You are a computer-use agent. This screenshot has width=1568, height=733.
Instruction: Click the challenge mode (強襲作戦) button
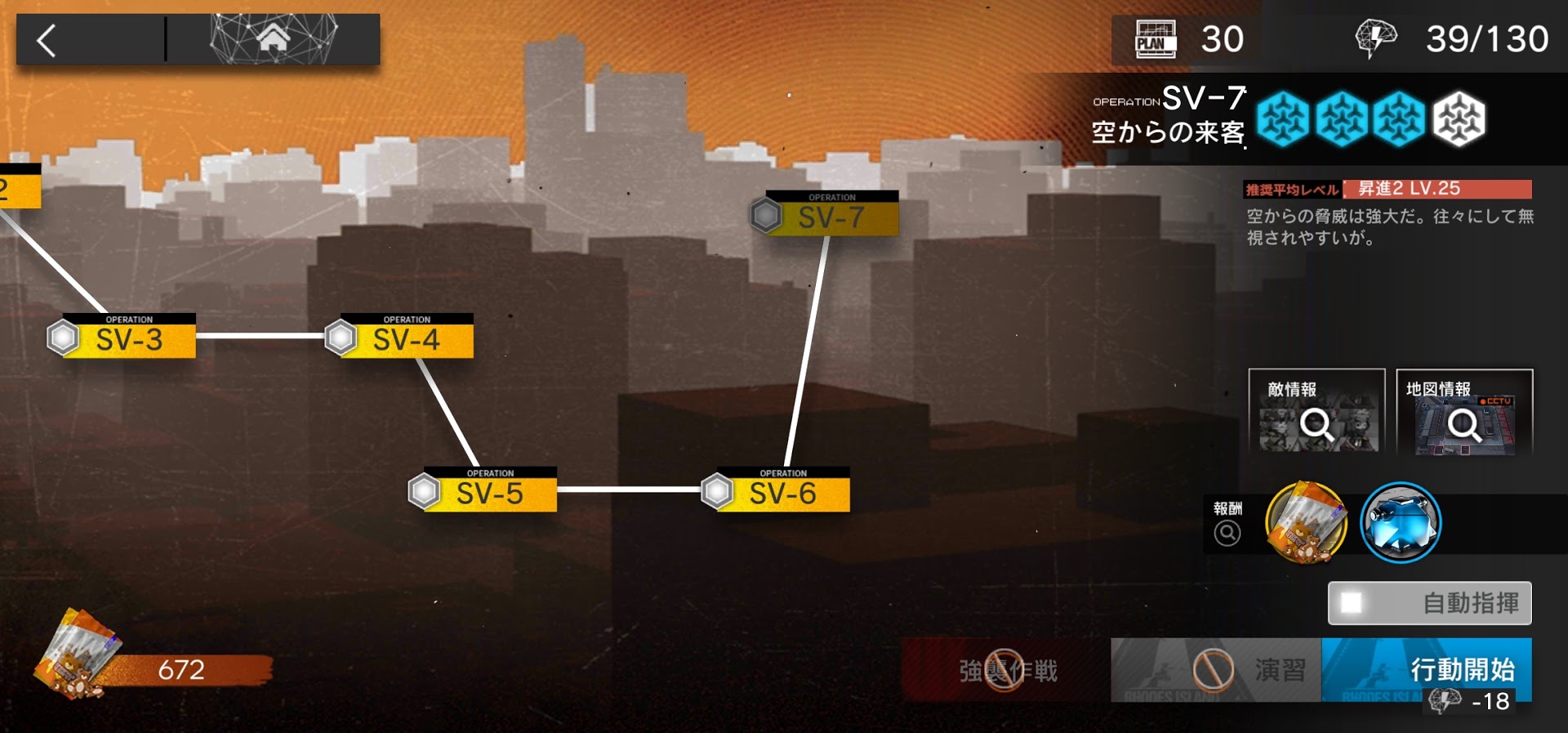pyautogui.click(x=1006, y=670)
